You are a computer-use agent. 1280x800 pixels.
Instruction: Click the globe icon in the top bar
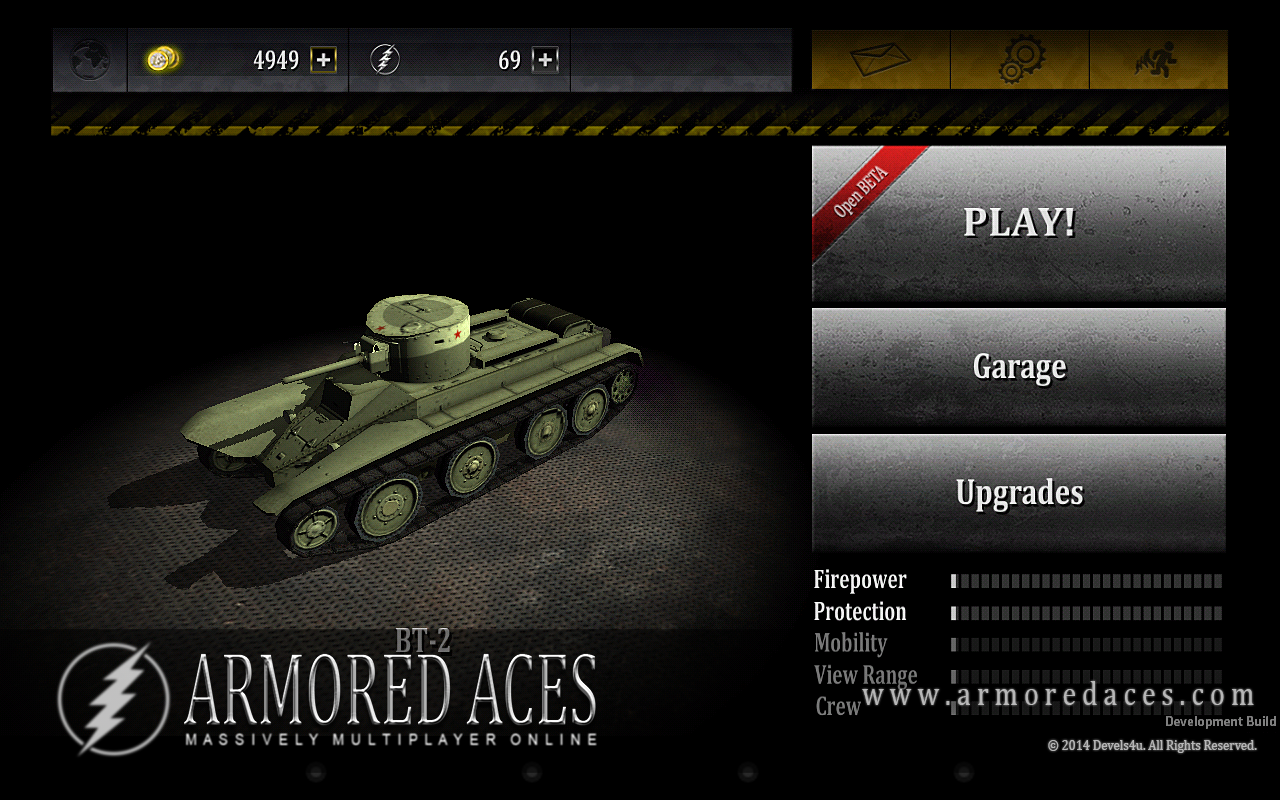pos(90,60)
